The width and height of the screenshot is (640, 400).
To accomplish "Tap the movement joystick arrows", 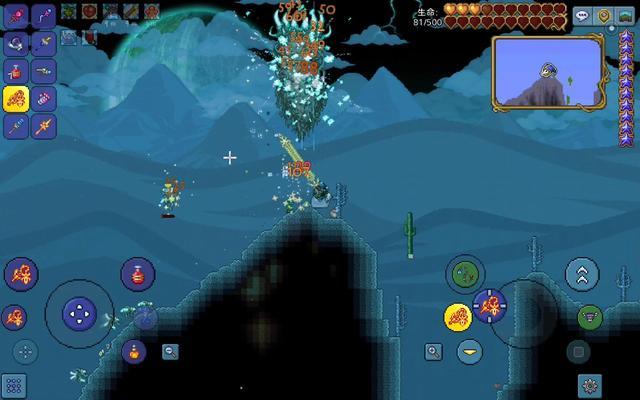I will [x=79, y=314].
